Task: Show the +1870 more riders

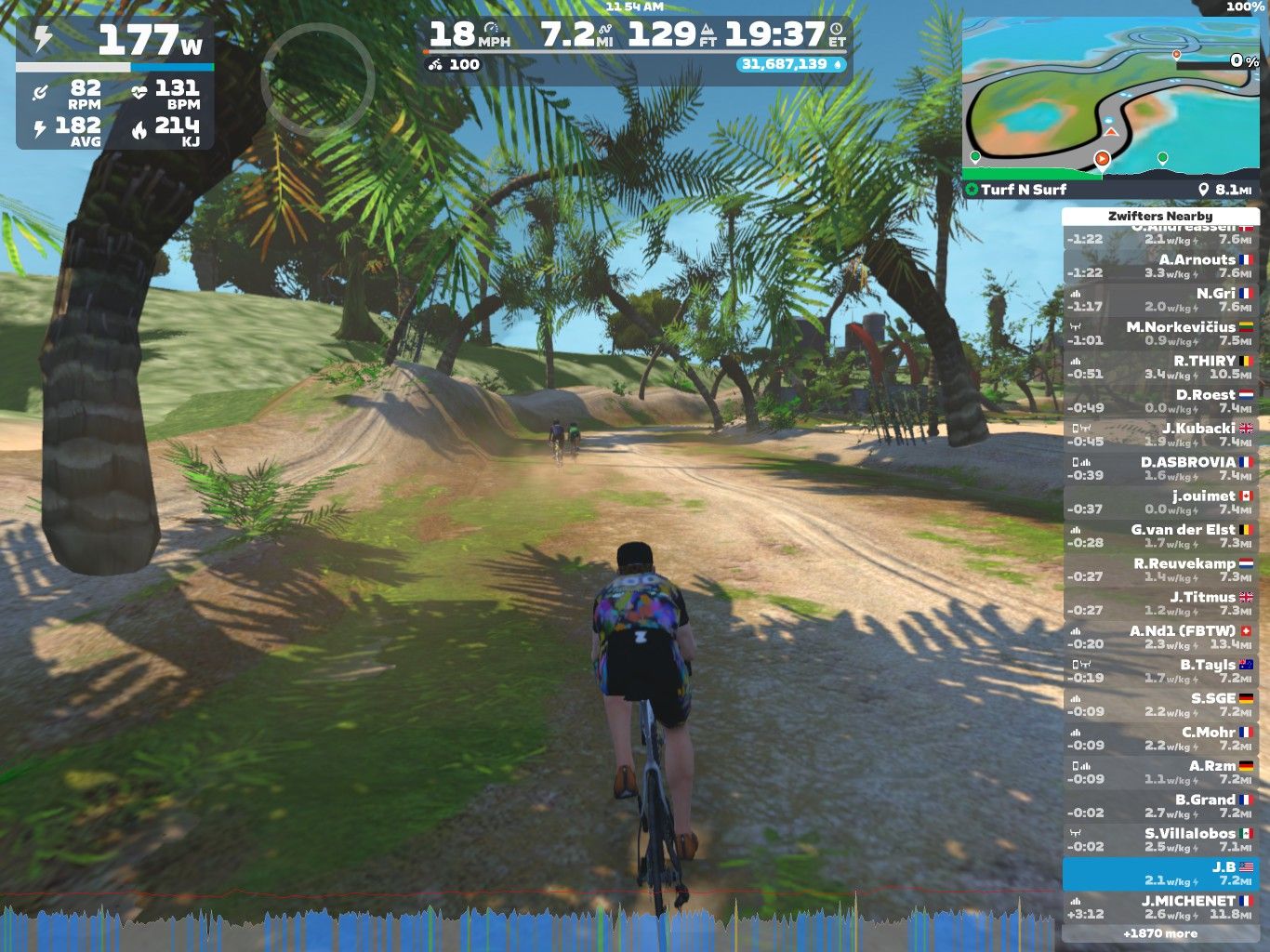Action: (x=1160, y=933)
